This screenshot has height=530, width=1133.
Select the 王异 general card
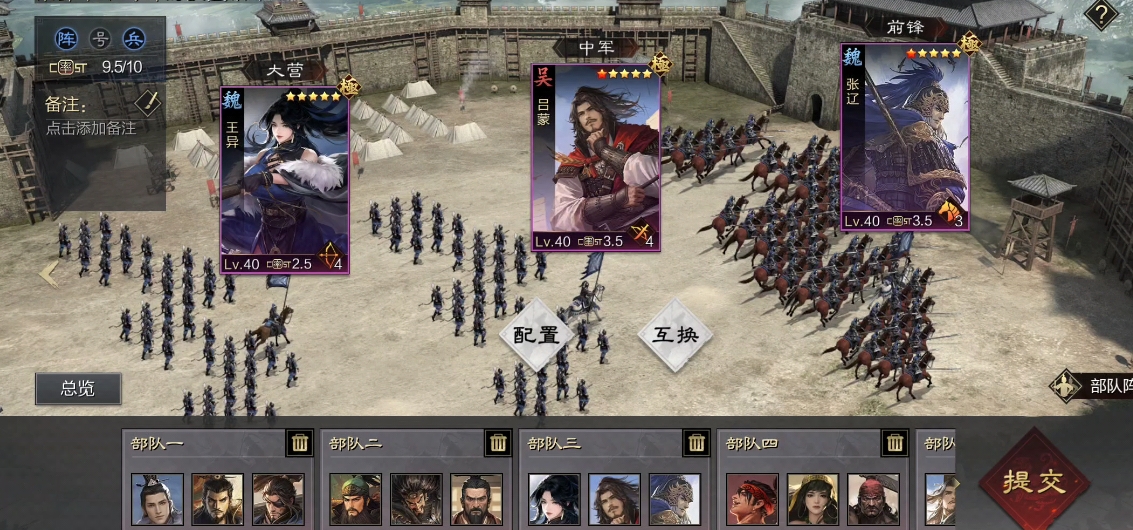click(285, 180)
